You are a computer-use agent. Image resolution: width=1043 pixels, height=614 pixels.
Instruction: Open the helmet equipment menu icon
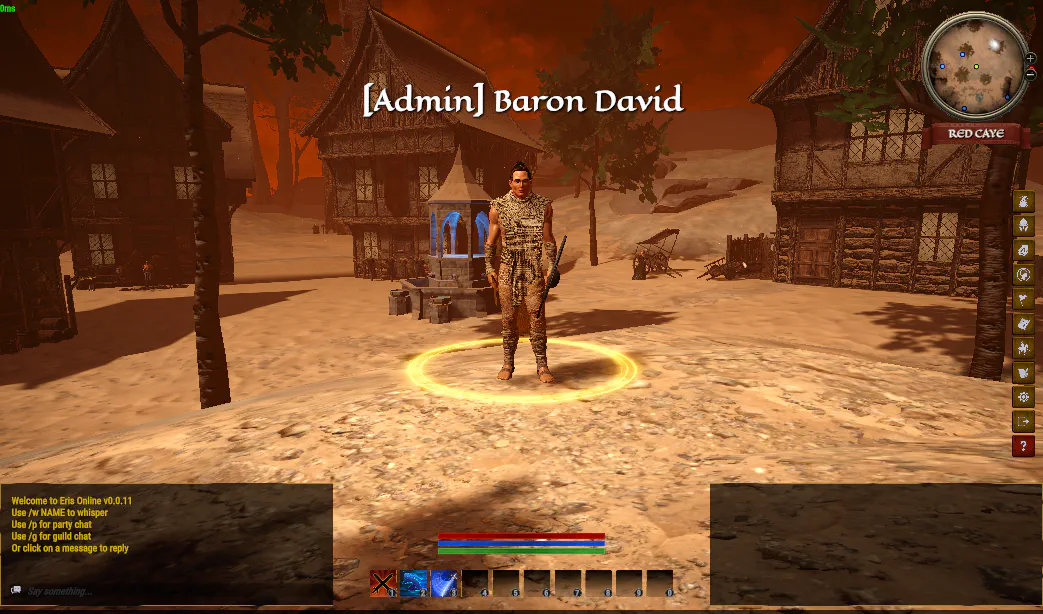tap(1023, 226)
